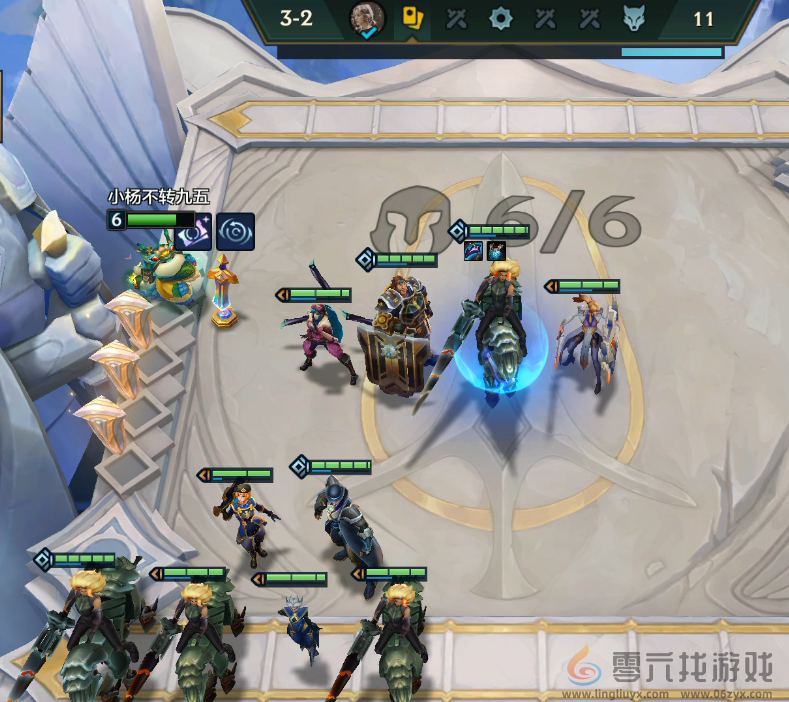Select the yellow cards stage icon
This screenshot has width=789, height=702.
(412, 18)
